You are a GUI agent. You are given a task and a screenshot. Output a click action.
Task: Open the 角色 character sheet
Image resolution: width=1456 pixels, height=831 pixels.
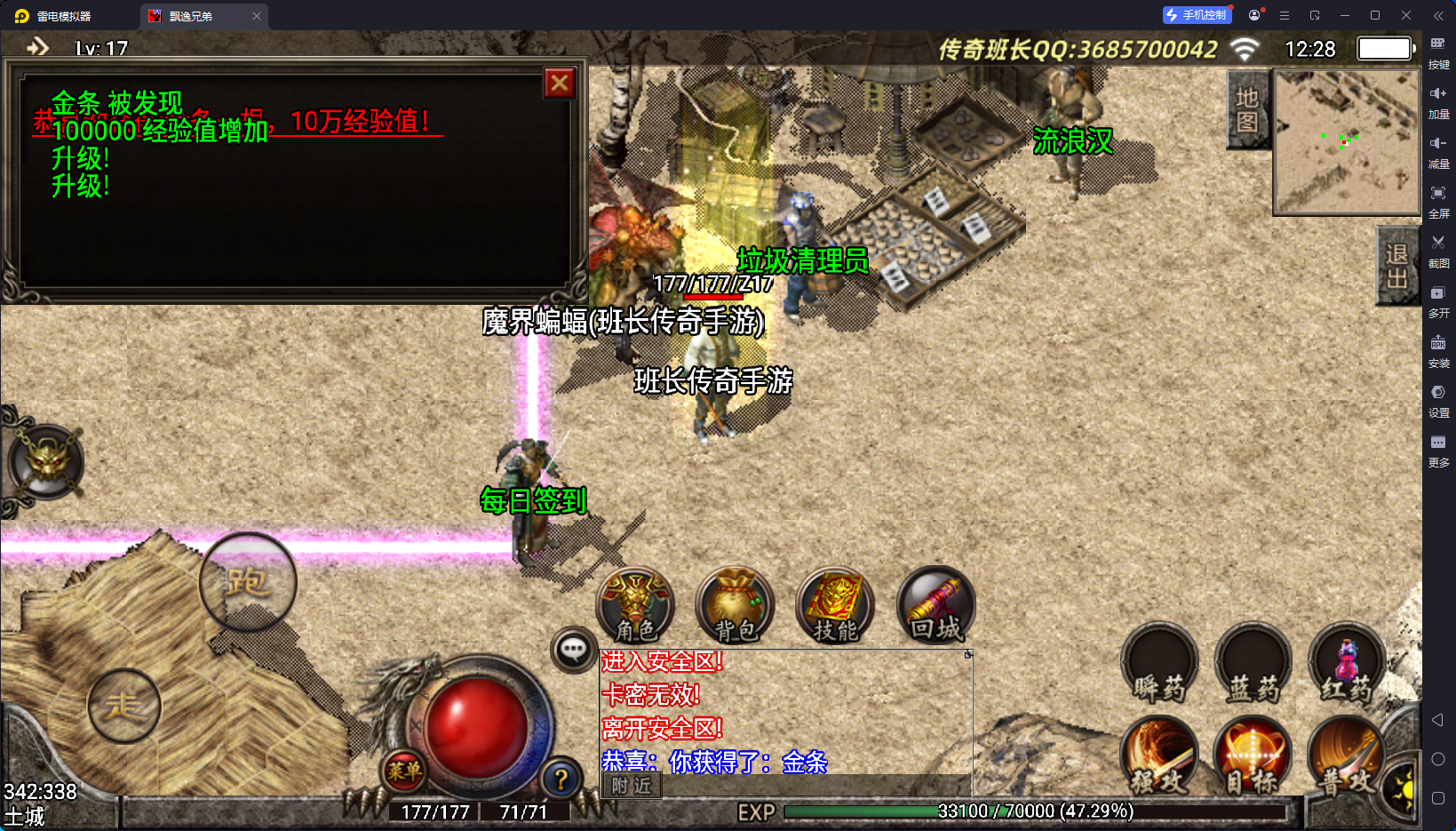pos(635,606)
